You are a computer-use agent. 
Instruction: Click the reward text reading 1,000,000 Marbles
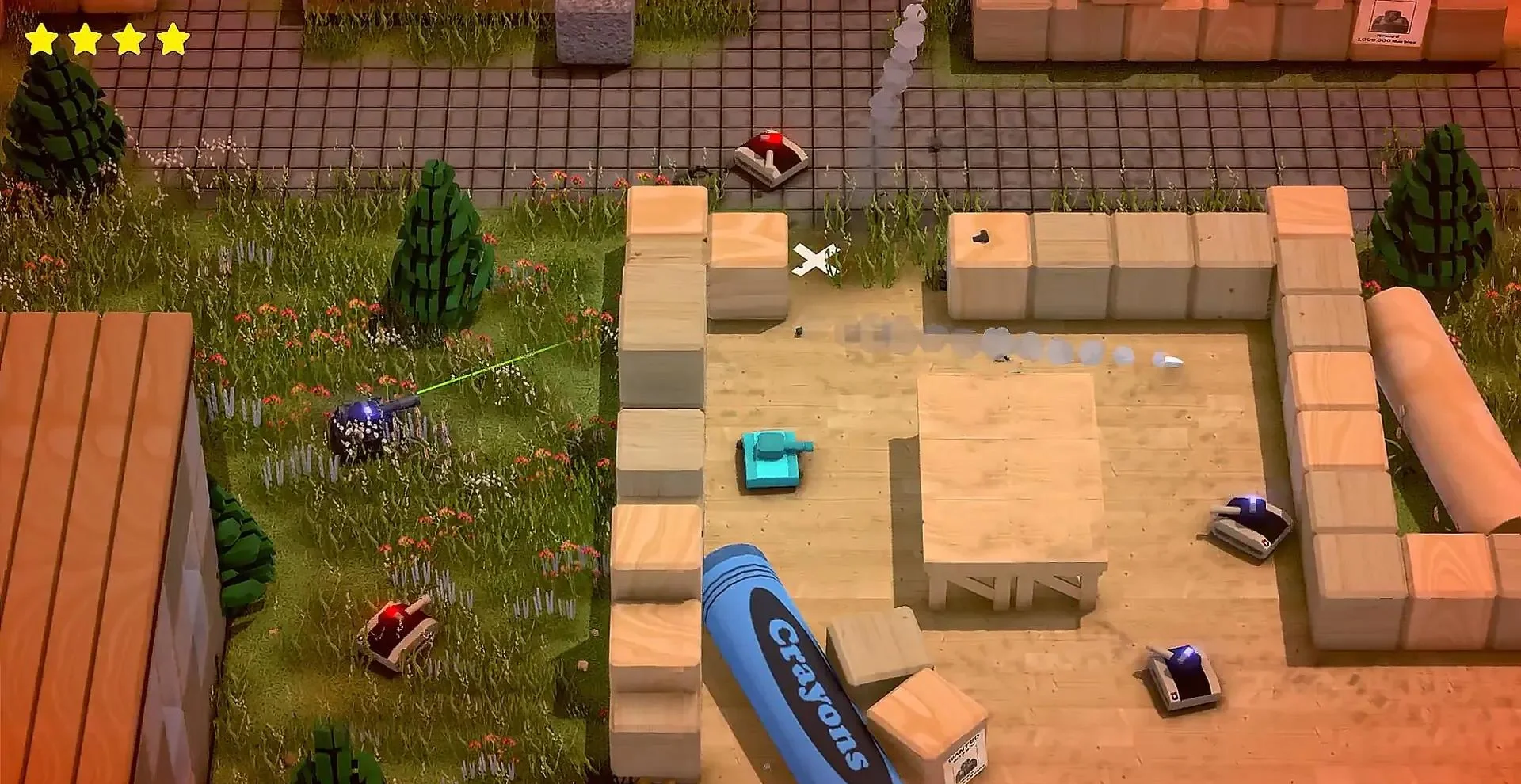[x=1386, y=41]
